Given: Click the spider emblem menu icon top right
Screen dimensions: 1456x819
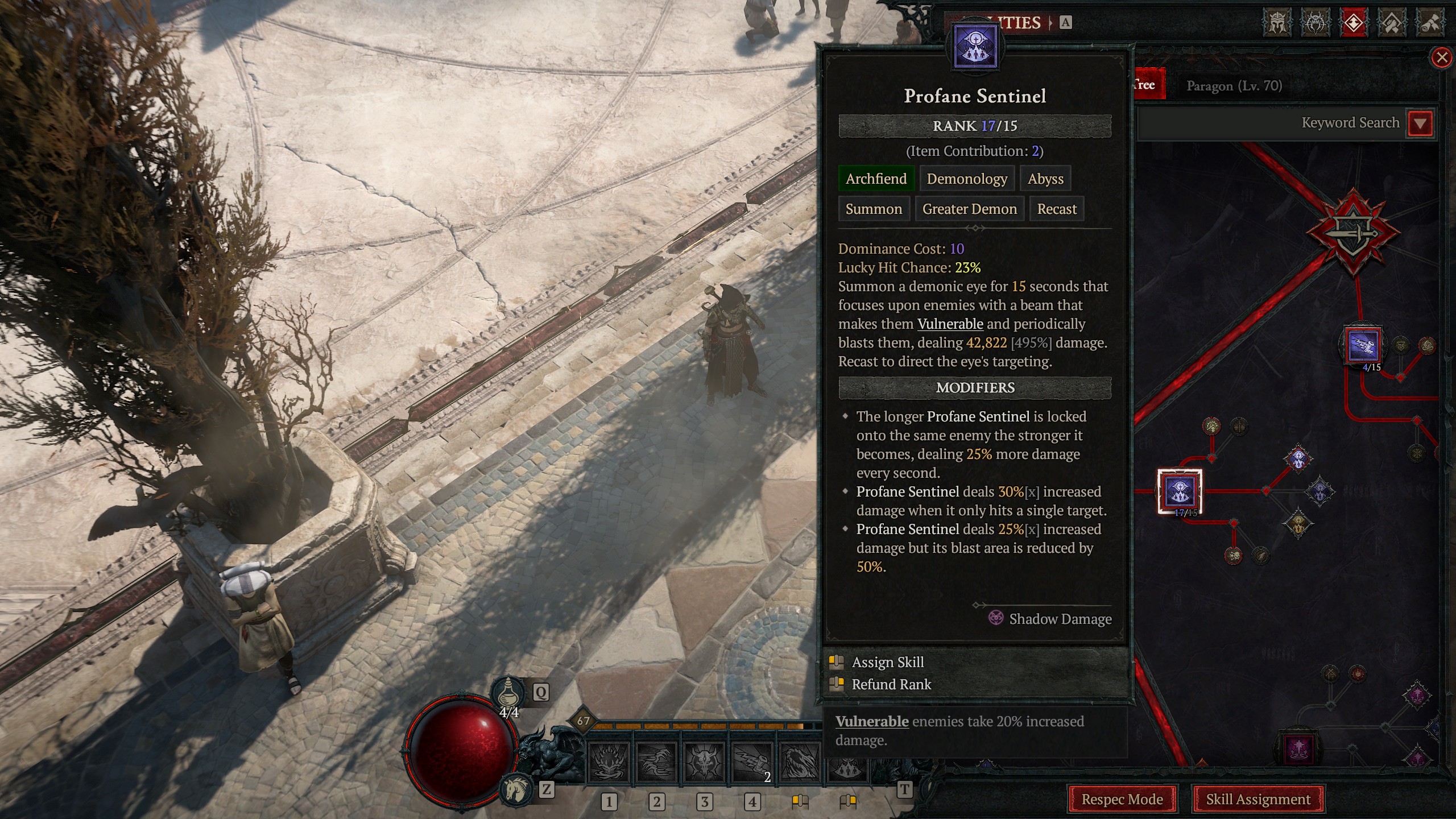Looking at the screenshot, I should point(1315,23).
